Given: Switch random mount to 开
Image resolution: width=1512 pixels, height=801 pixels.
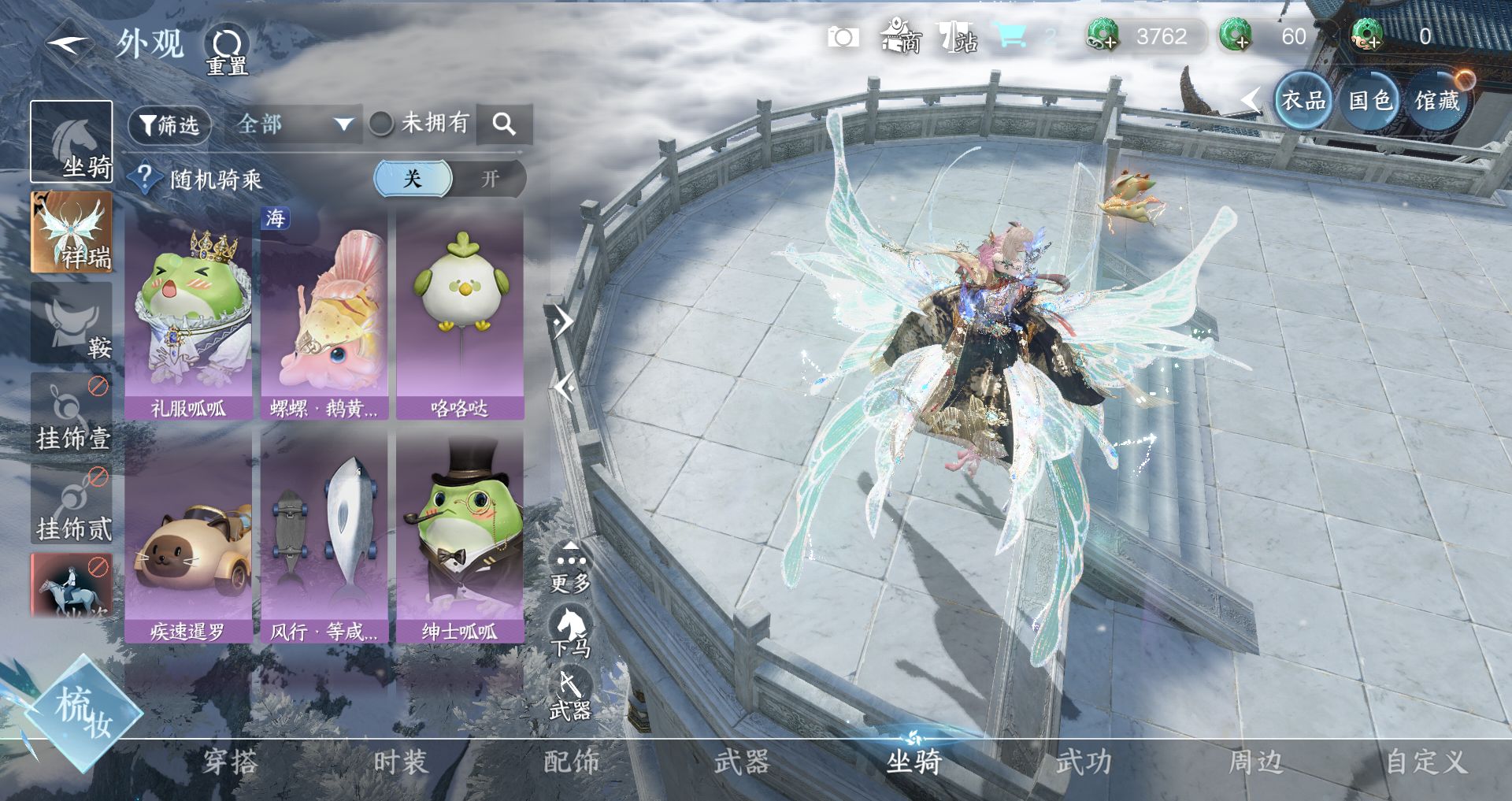Looking at the screenshot, I should (490, 179).
